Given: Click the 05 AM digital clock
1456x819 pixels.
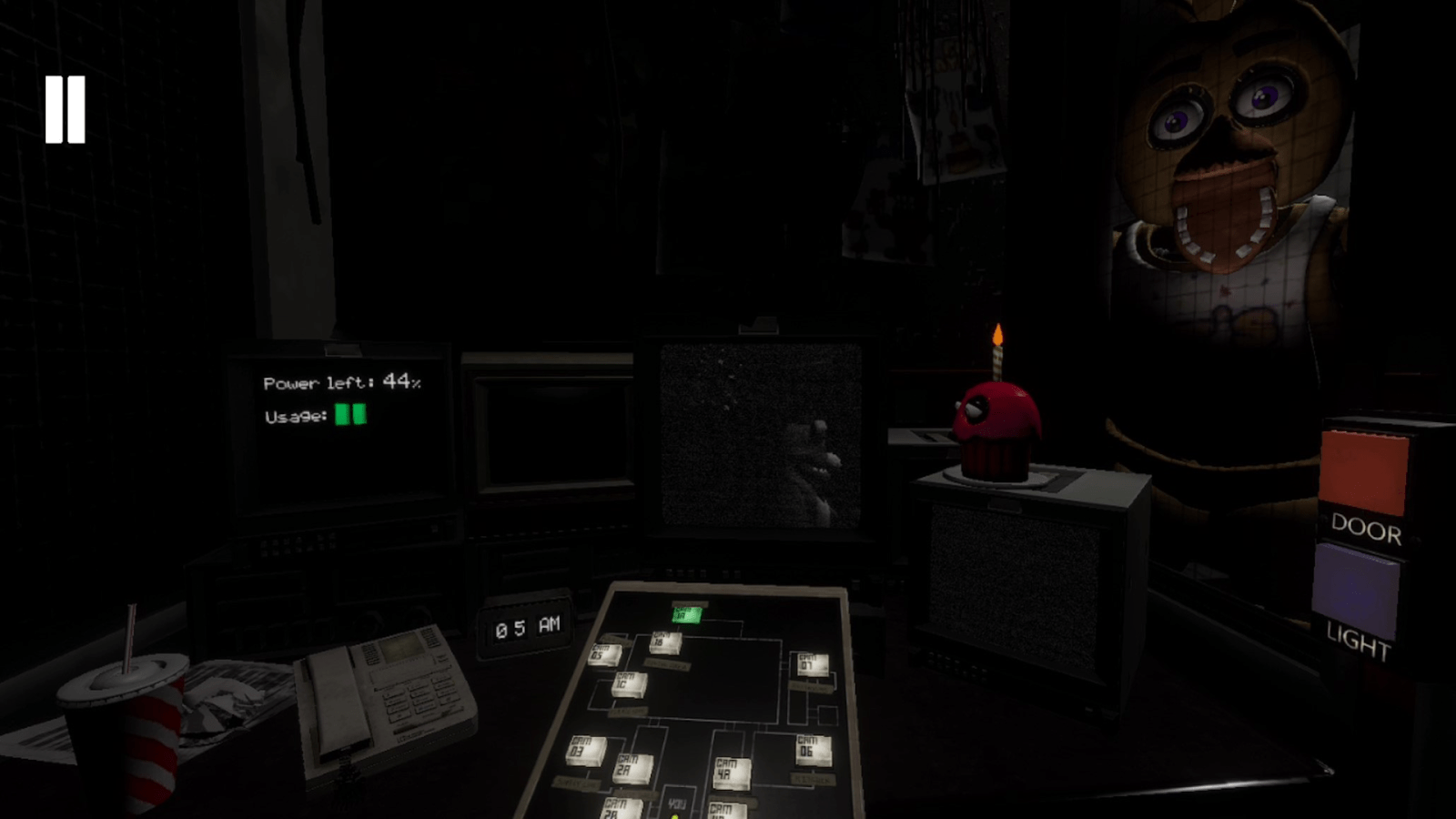Looking at the screenshot, I should pyautogui.click(x=525, y=626).
